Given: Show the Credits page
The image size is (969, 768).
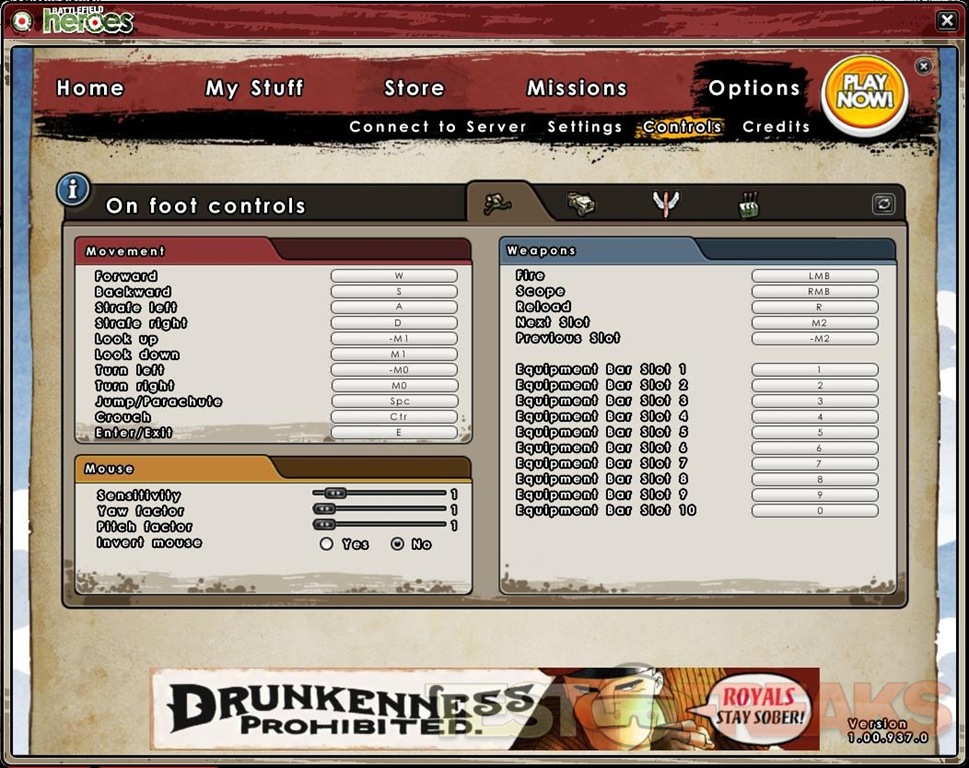Looking at the screenshot, I should coord(776,127).
